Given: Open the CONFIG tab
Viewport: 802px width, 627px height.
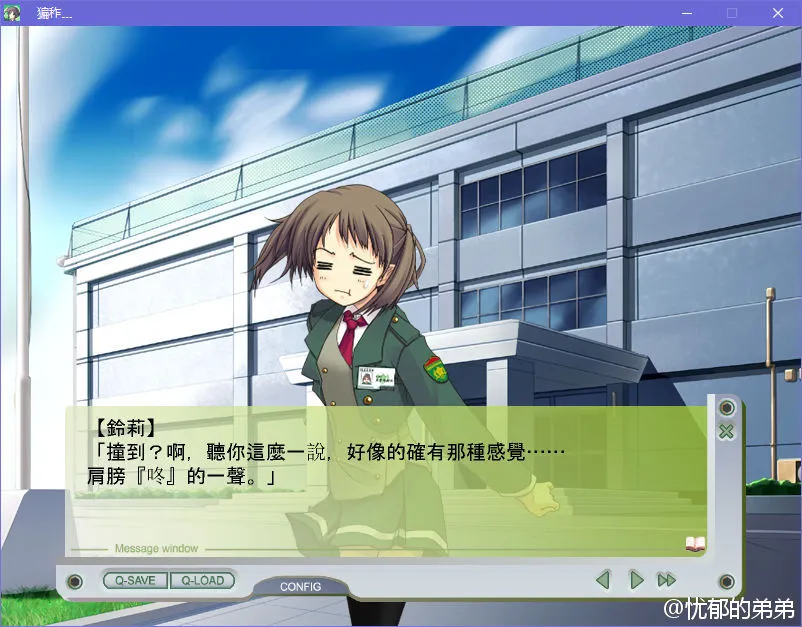Looking at the screenshot, I should [300, 586].
